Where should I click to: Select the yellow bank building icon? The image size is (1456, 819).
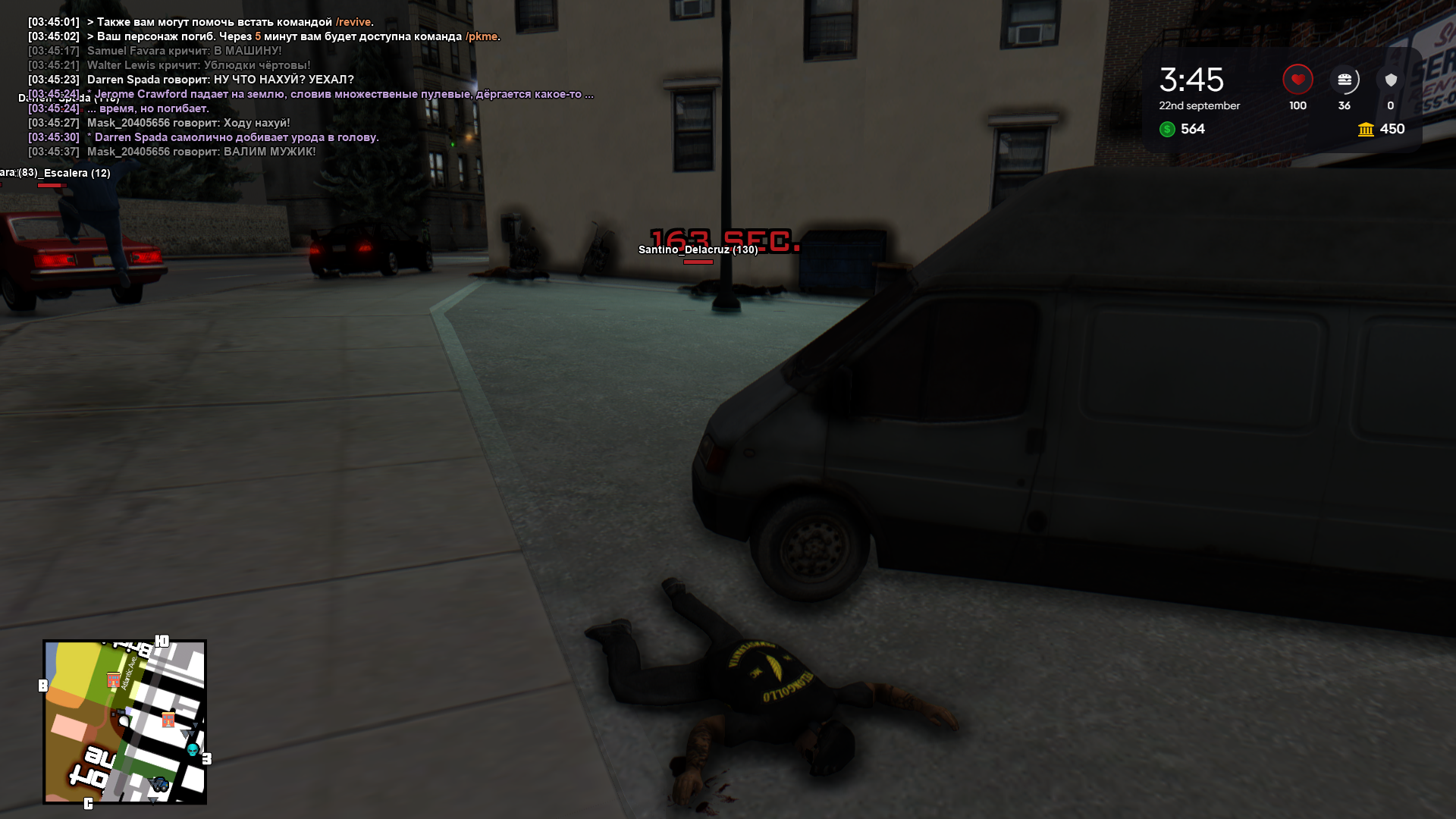click(x=1366, y=130)
